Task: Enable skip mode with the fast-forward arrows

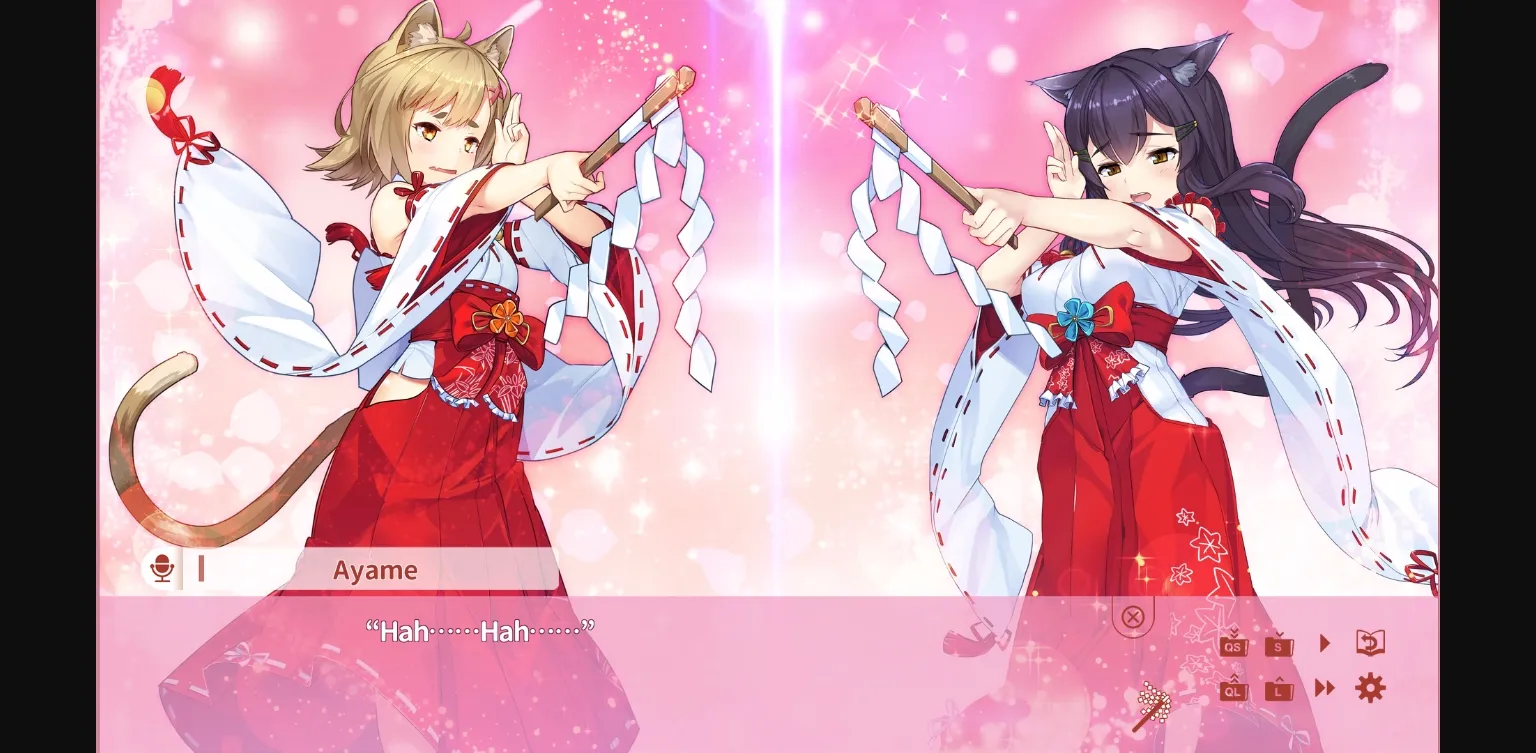Action: pos(1325,689)
